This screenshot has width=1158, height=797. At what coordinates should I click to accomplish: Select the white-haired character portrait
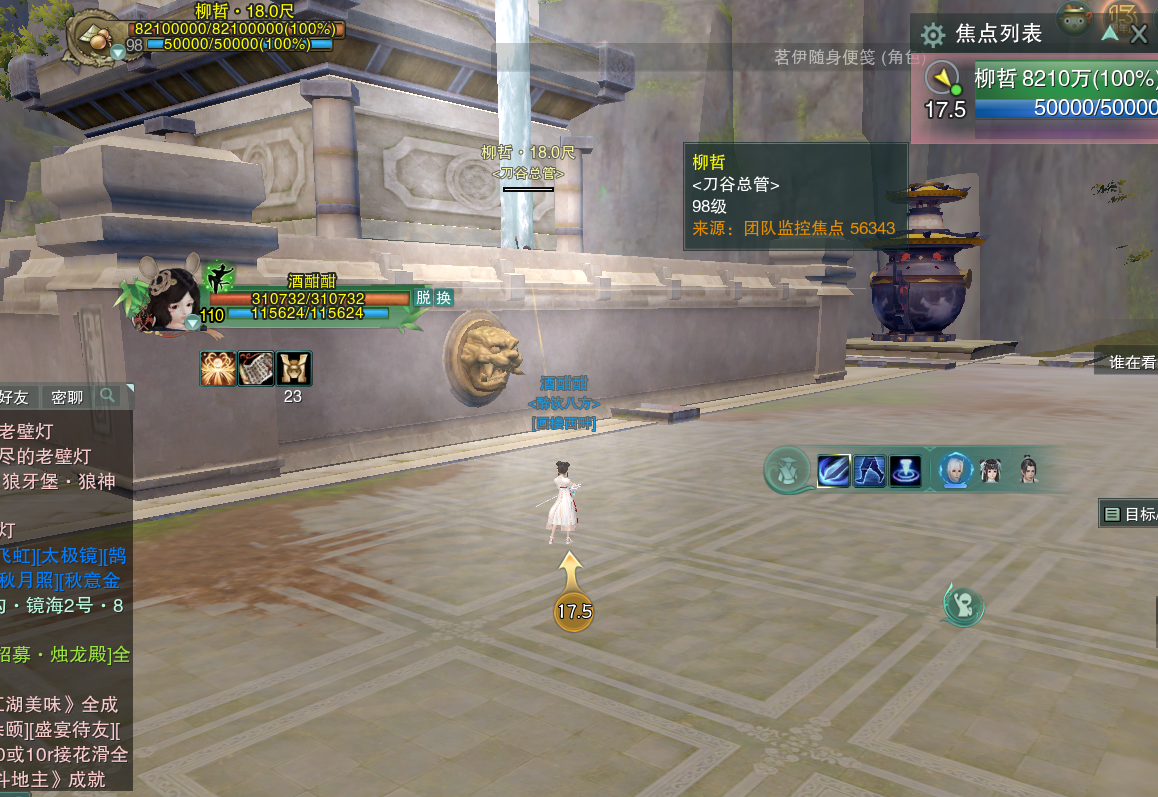coord(956,470)
